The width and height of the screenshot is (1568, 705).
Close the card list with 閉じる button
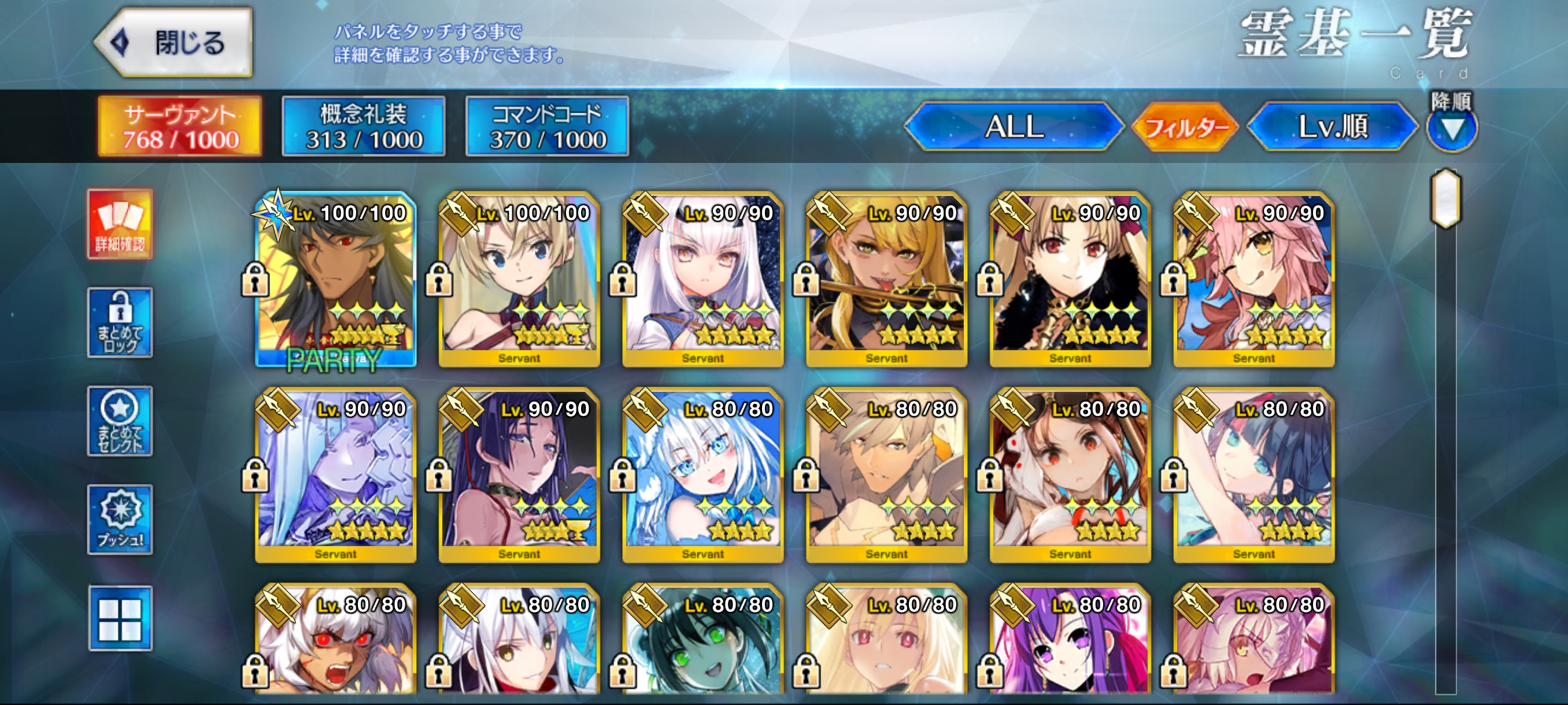pyautogui.click(x=175, y=43)
